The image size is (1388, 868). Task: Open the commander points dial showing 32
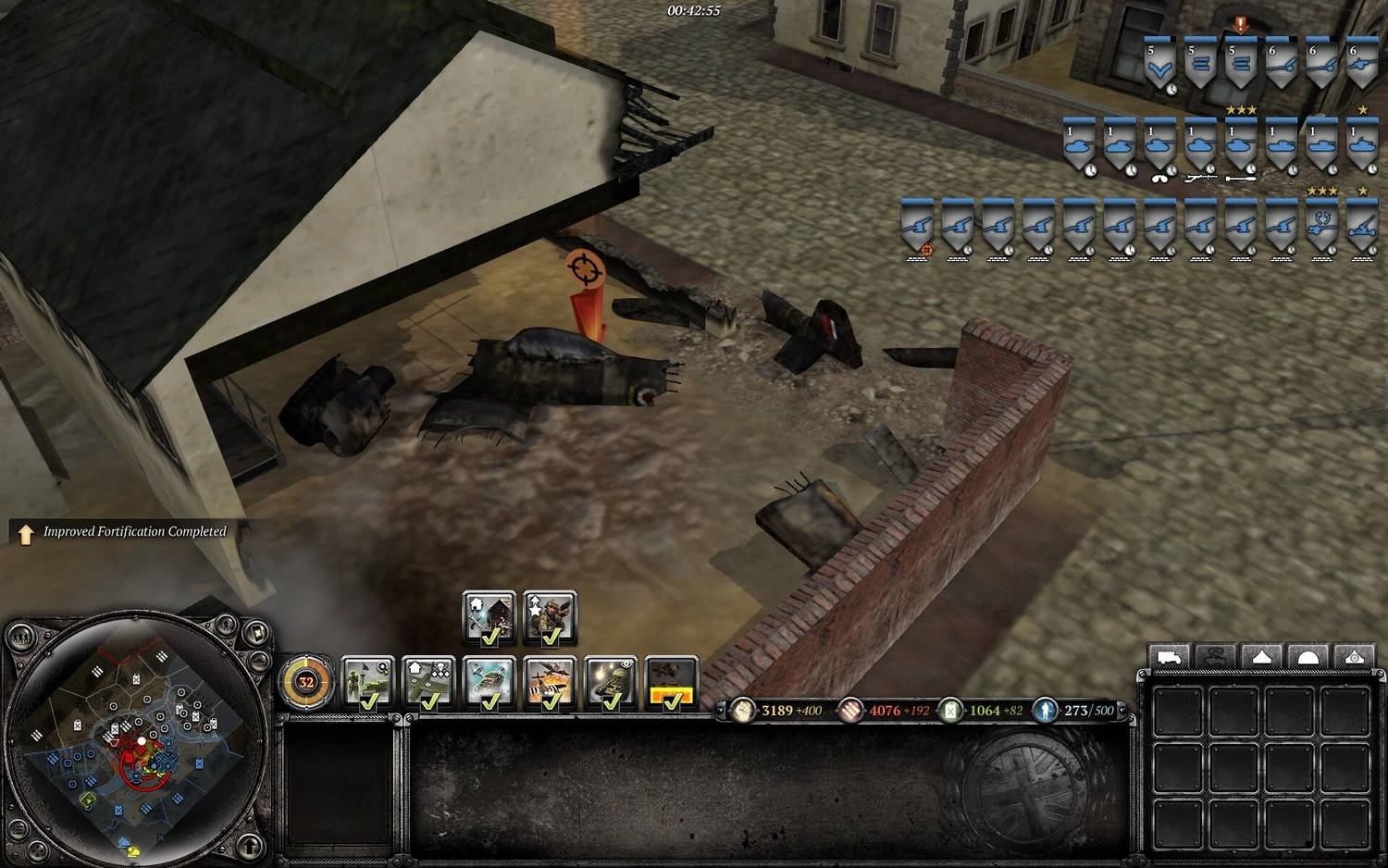click(x=305, y=683)
